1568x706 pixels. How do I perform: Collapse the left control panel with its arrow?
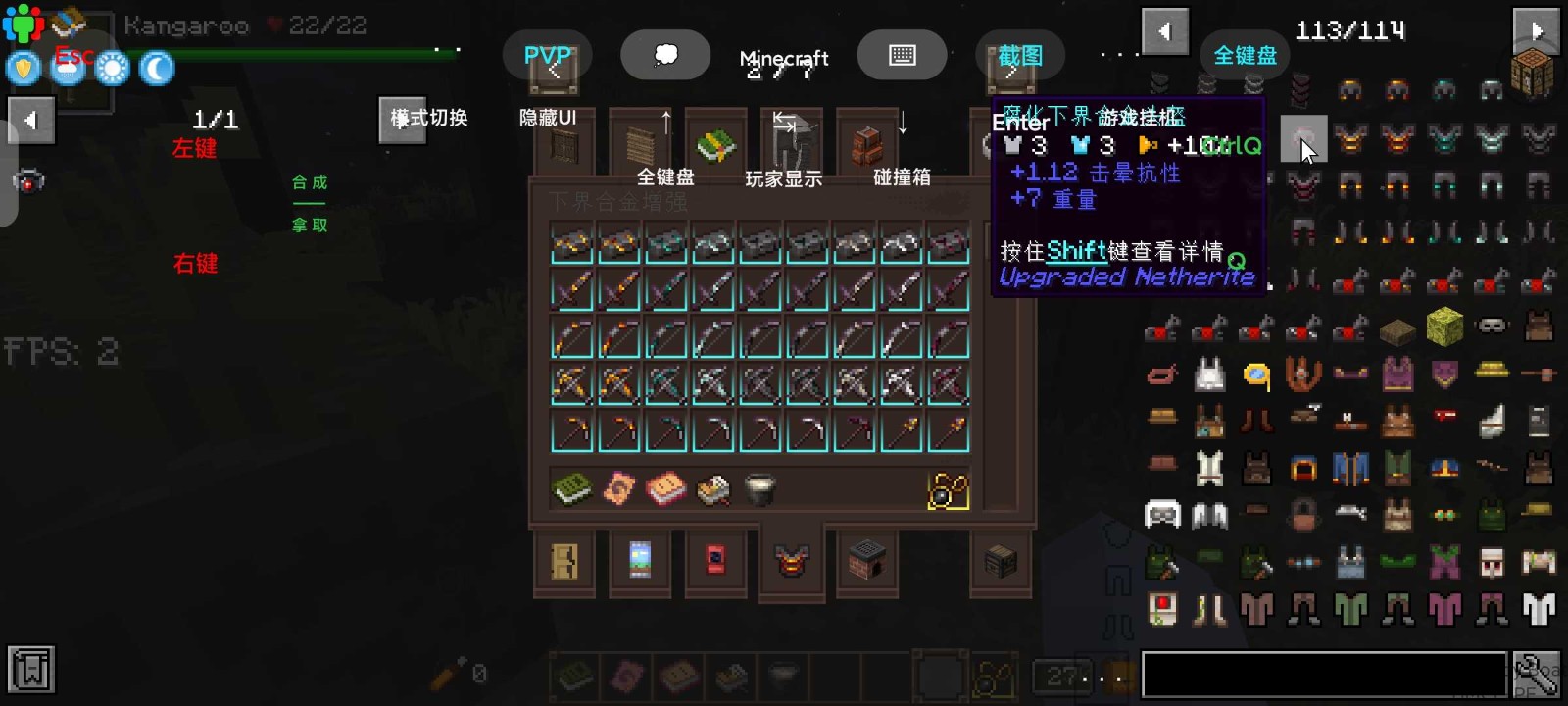click(x=32, y=120)
